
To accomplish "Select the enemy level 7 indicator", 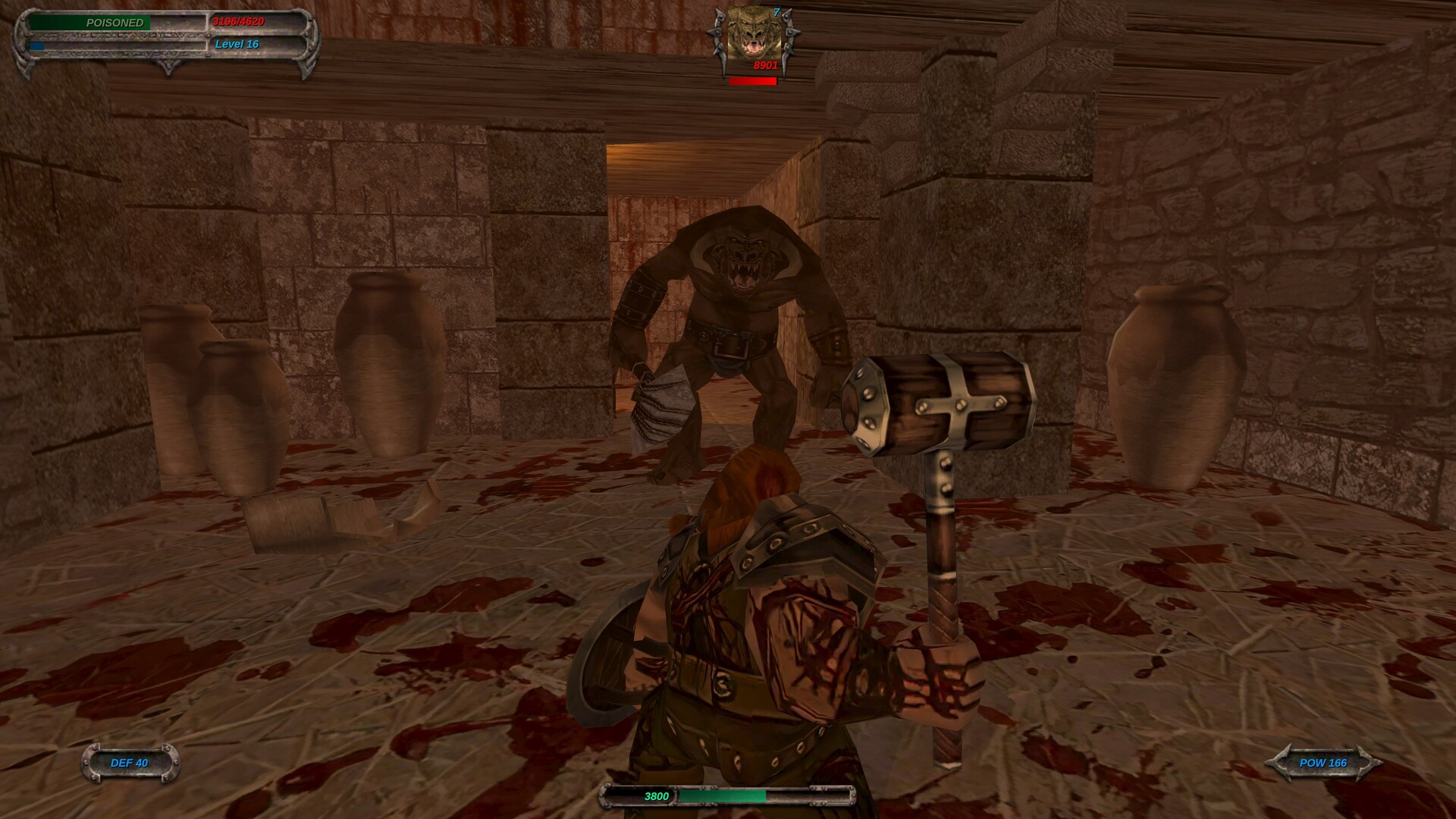I will [x=776, y=11].
